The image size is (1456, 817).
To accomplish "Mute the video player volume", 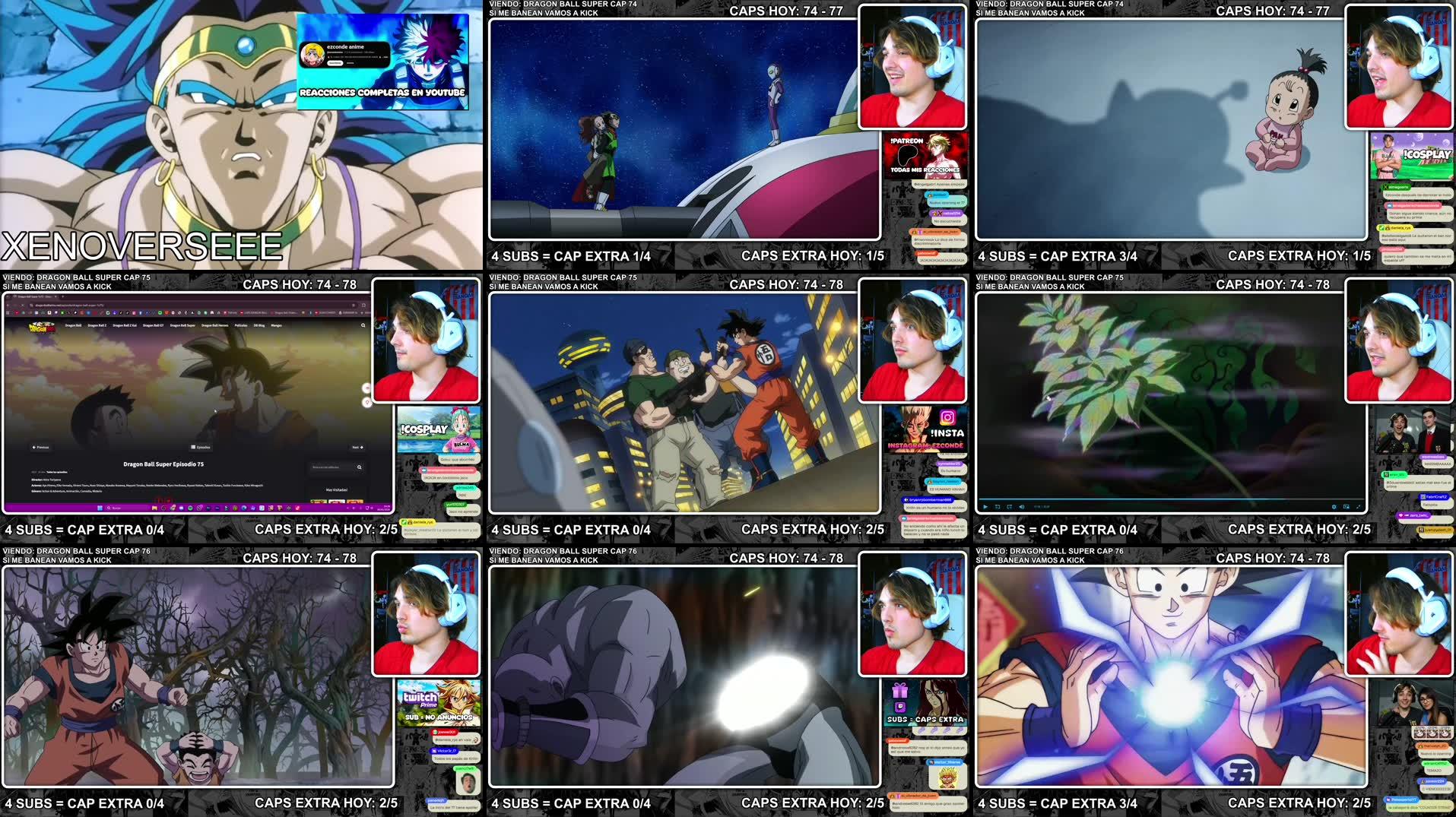I will (1022, 507).
